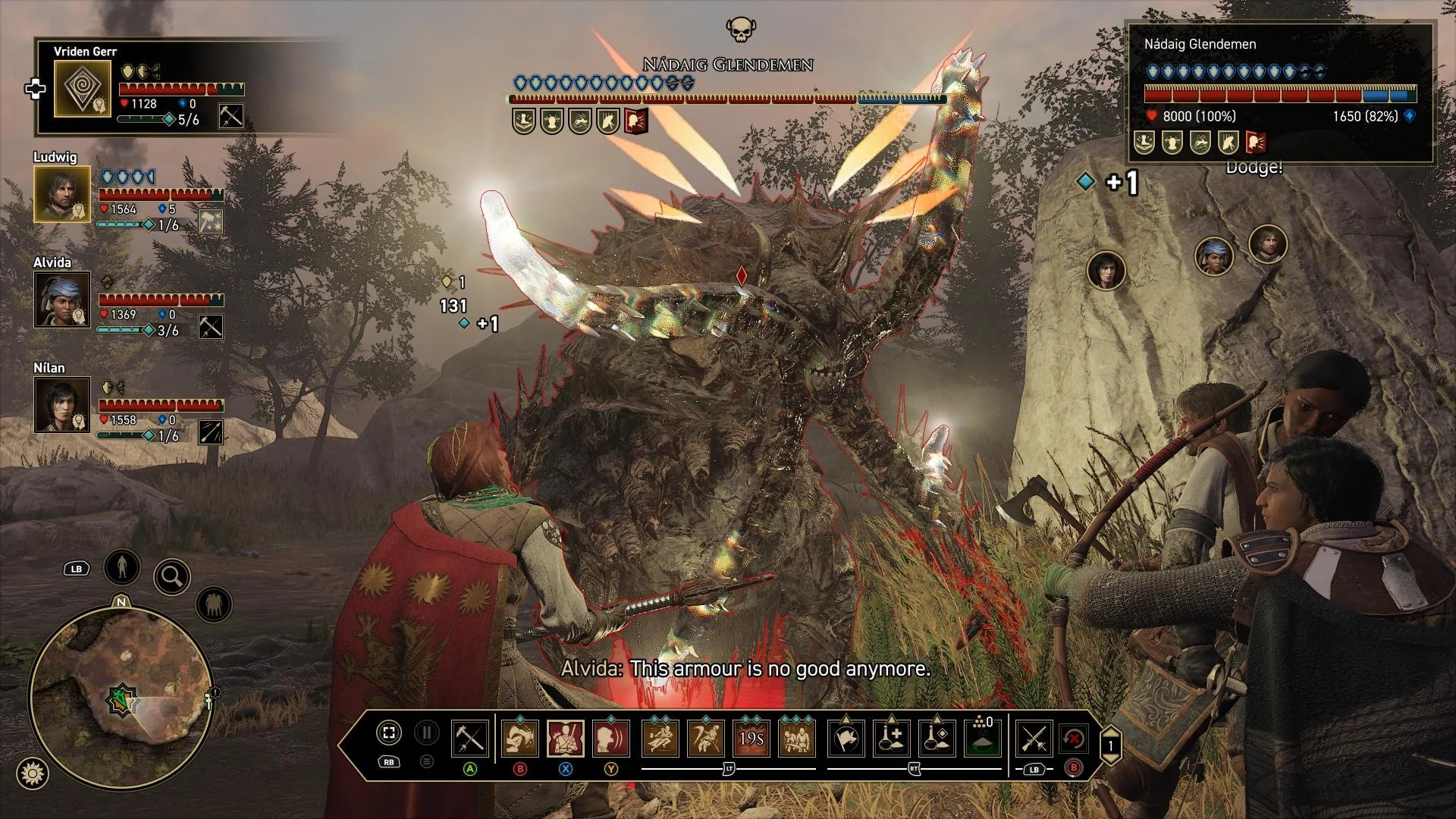Select the single character mode icon
This screenshot has width=1456, height=819.
point(122,566)
